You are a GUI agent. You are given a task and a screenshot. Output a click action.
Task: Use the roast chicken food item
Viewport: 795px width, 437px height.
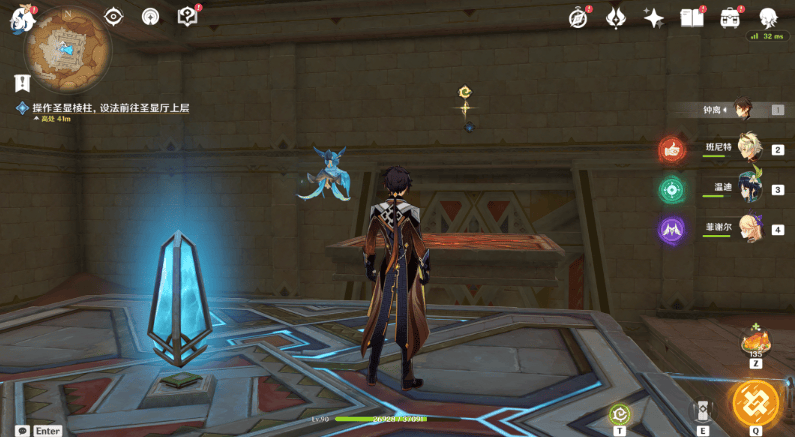(x=755, y=341)
